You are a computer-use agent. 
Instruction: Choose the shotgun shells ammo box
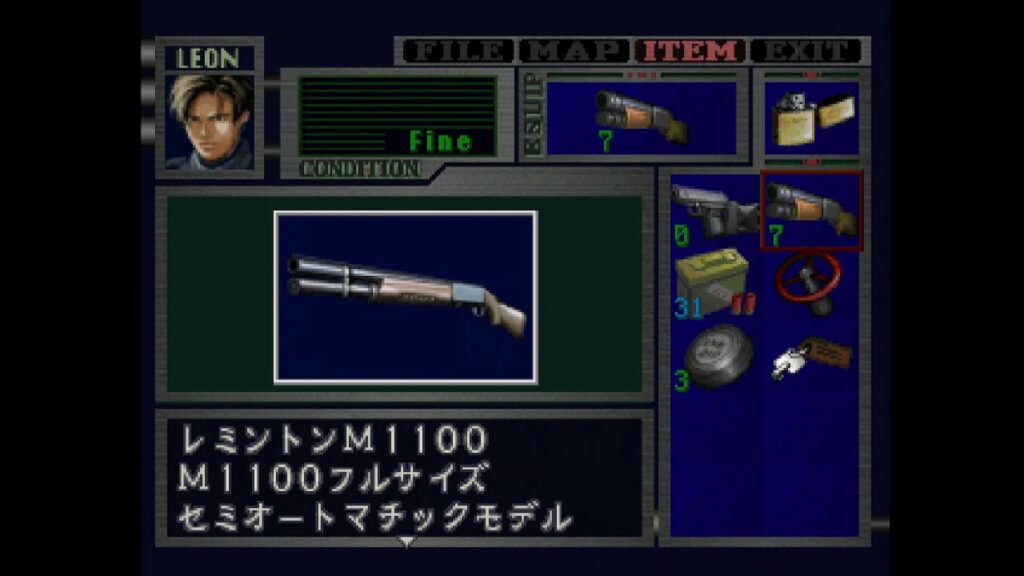(x=714, y=283)
